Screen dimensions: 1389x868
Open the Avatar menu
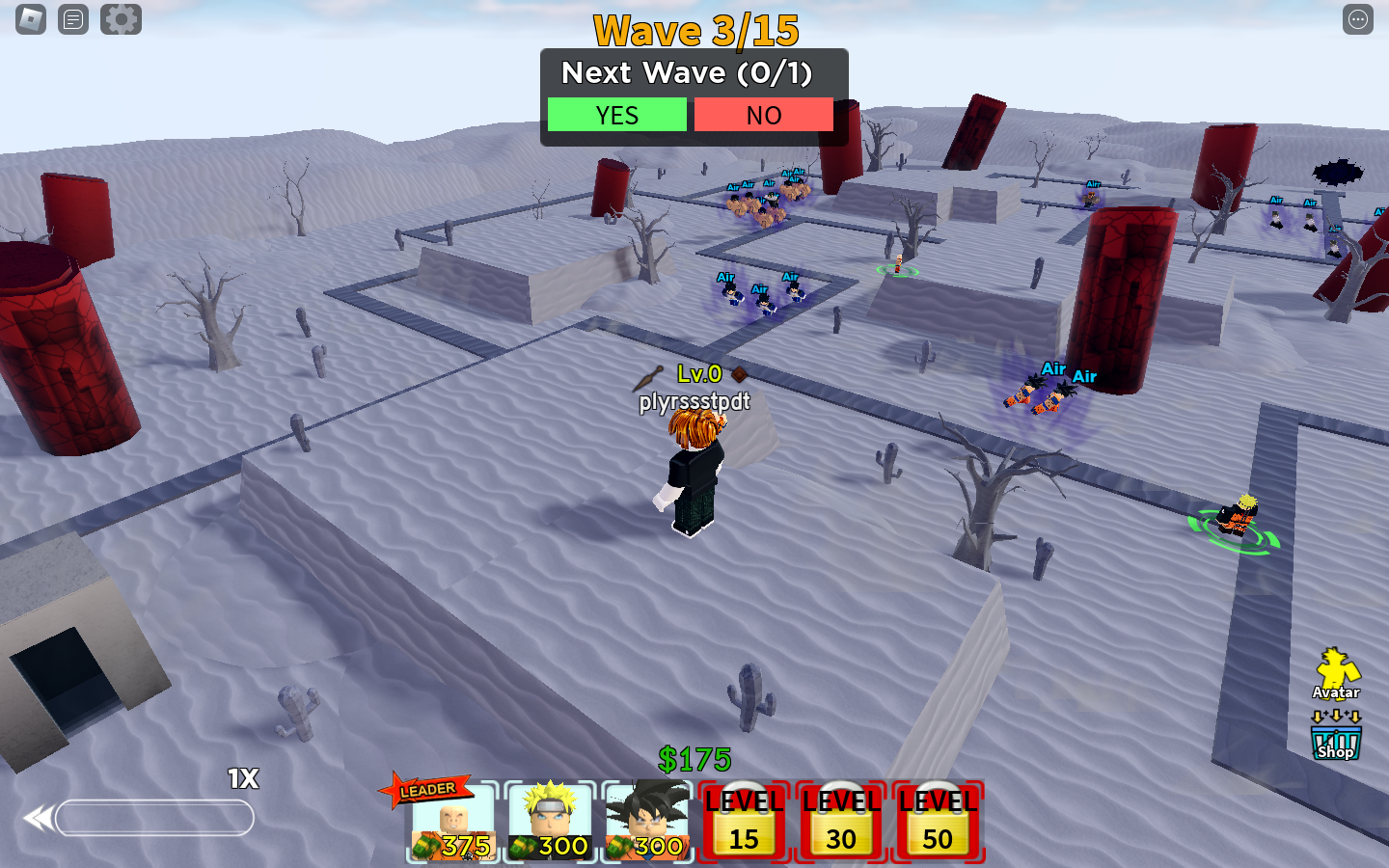(x=1336, y=673)
